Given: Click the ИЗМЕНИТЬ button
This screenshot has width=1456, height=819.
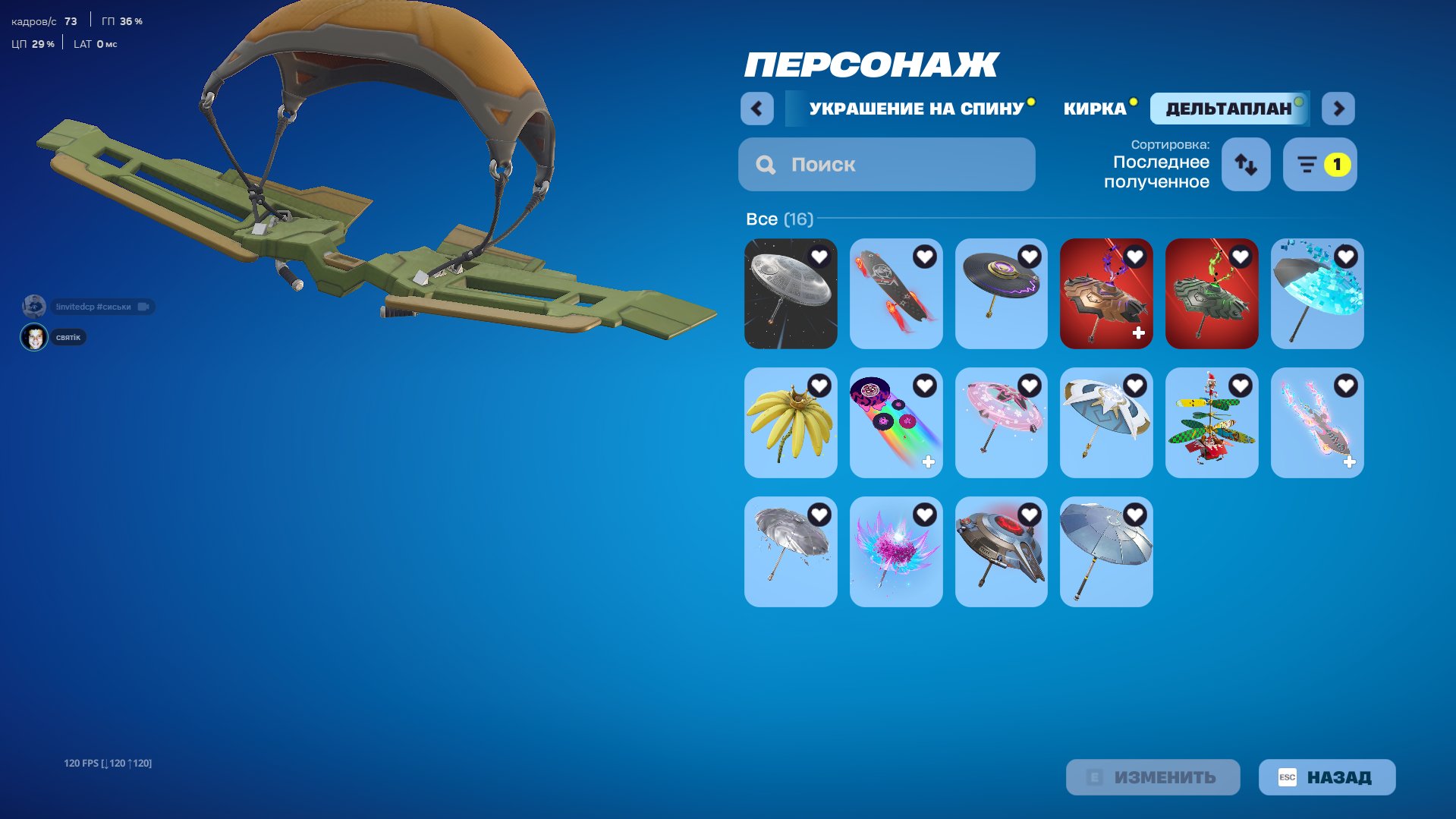Looking at the screenshot, I should [x=1153, y=776].
